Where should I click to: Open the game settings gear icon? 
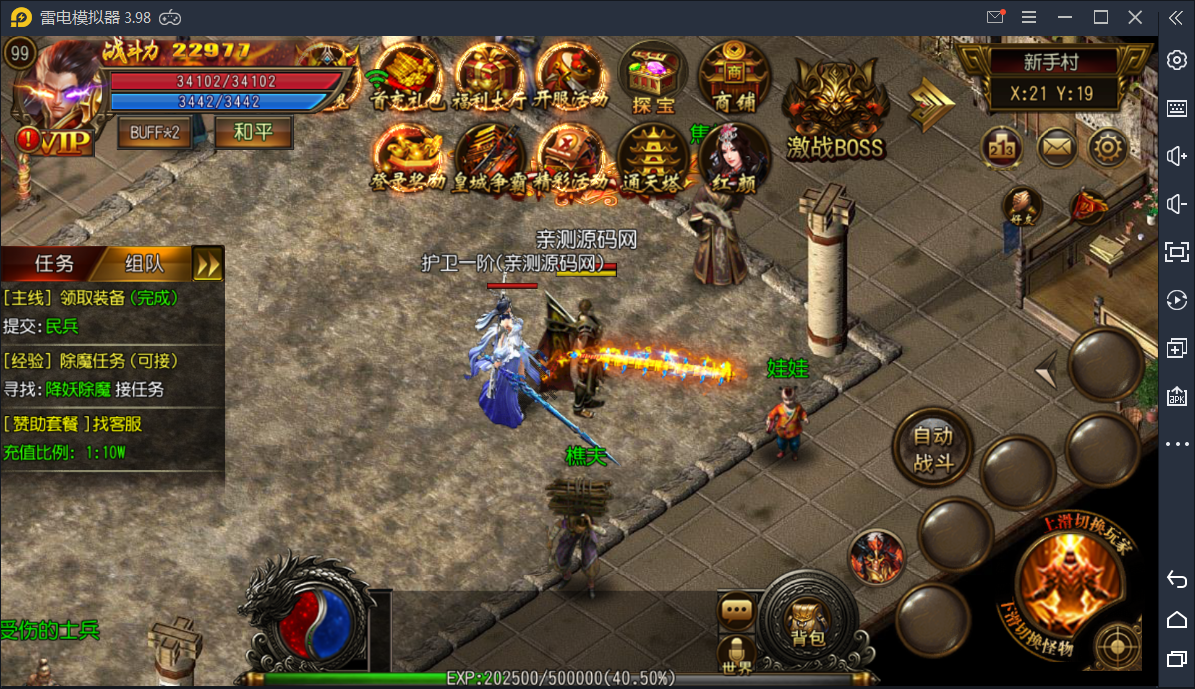(1107, 148)
